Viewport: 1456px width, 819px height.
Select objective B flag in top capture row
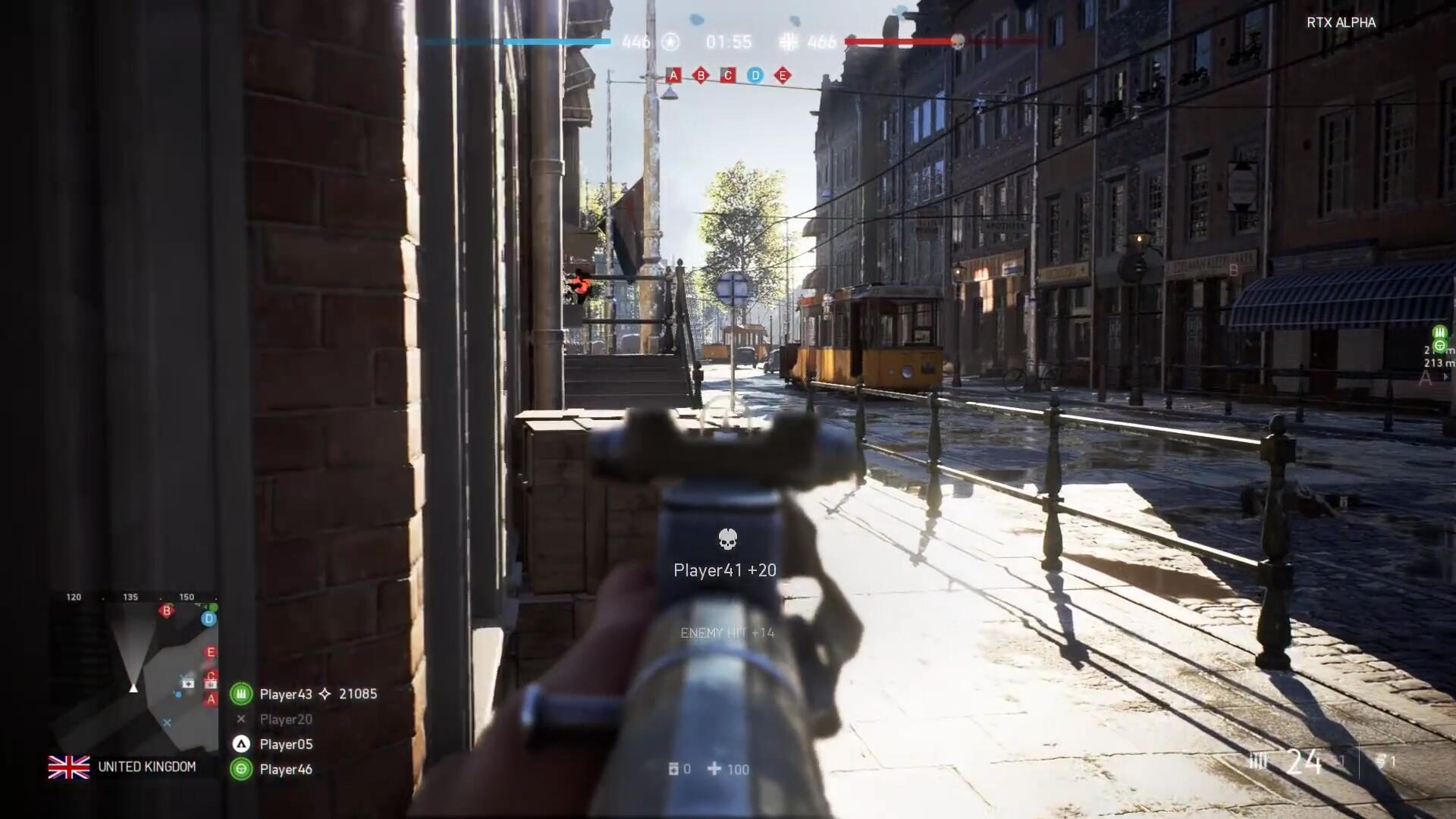(x=701, y=75)
